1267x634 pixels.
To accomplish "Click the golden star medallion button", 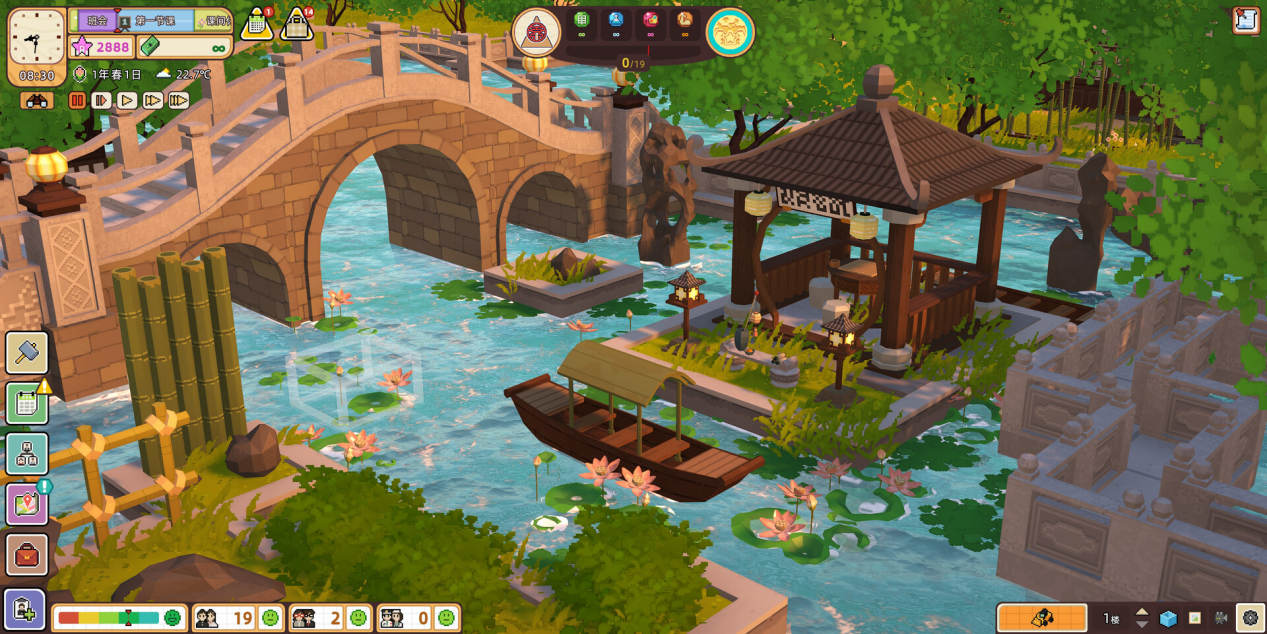I will [x=730, y=32].
